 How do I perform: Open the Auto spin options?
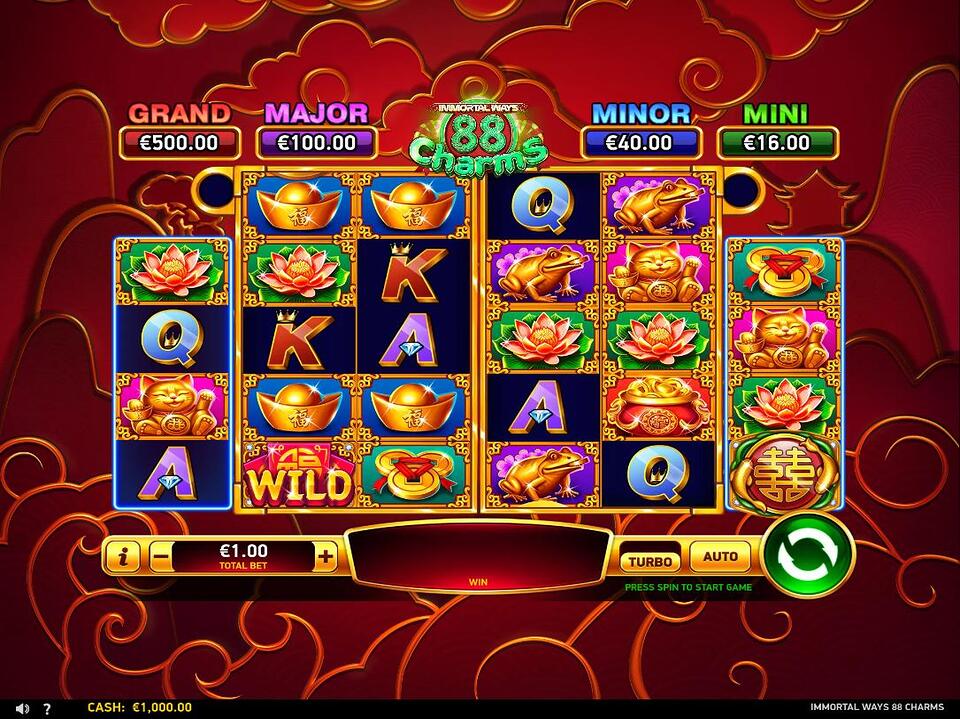coord(720,557)
